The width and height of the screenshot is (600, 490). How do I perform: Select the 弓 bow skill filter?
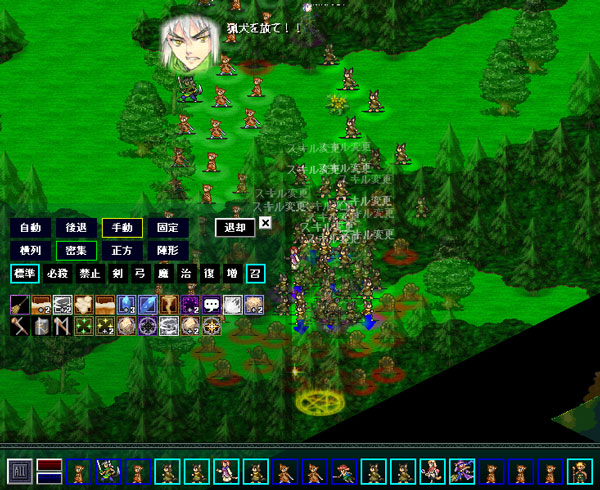coord(140,273)
